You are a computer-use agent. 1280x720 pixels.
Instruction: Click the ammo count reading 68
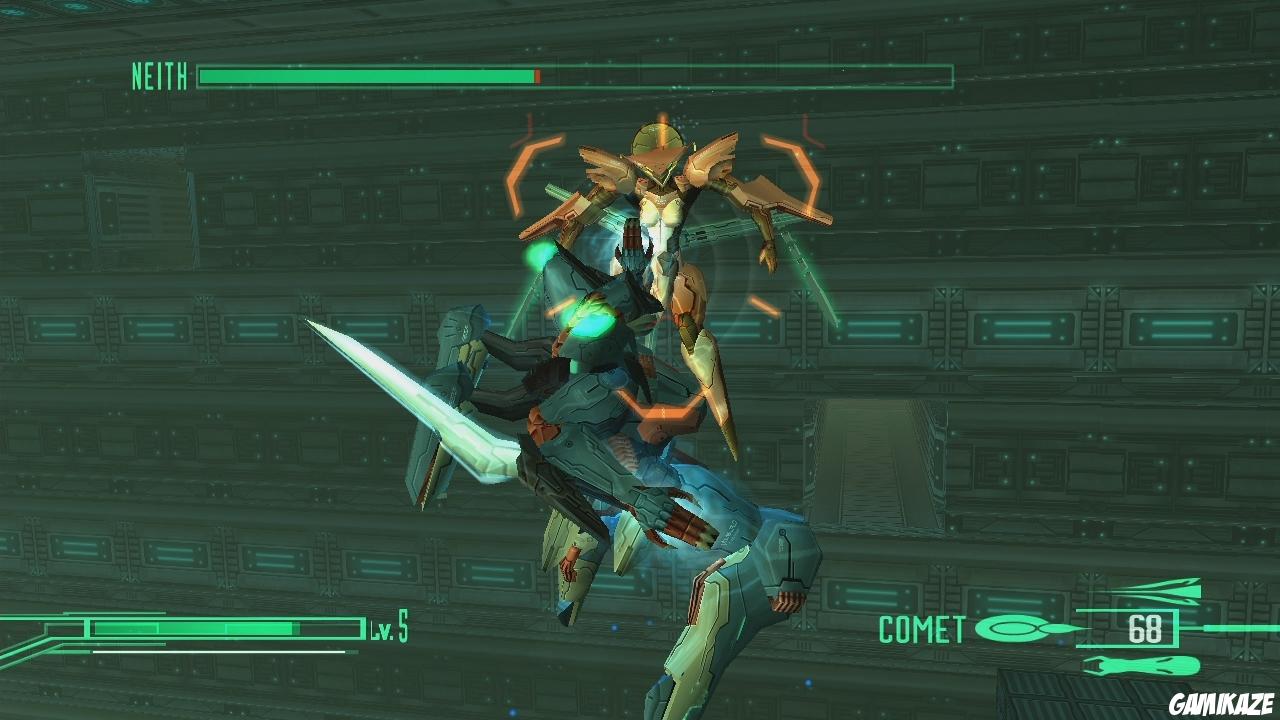tap(1147, 631)
